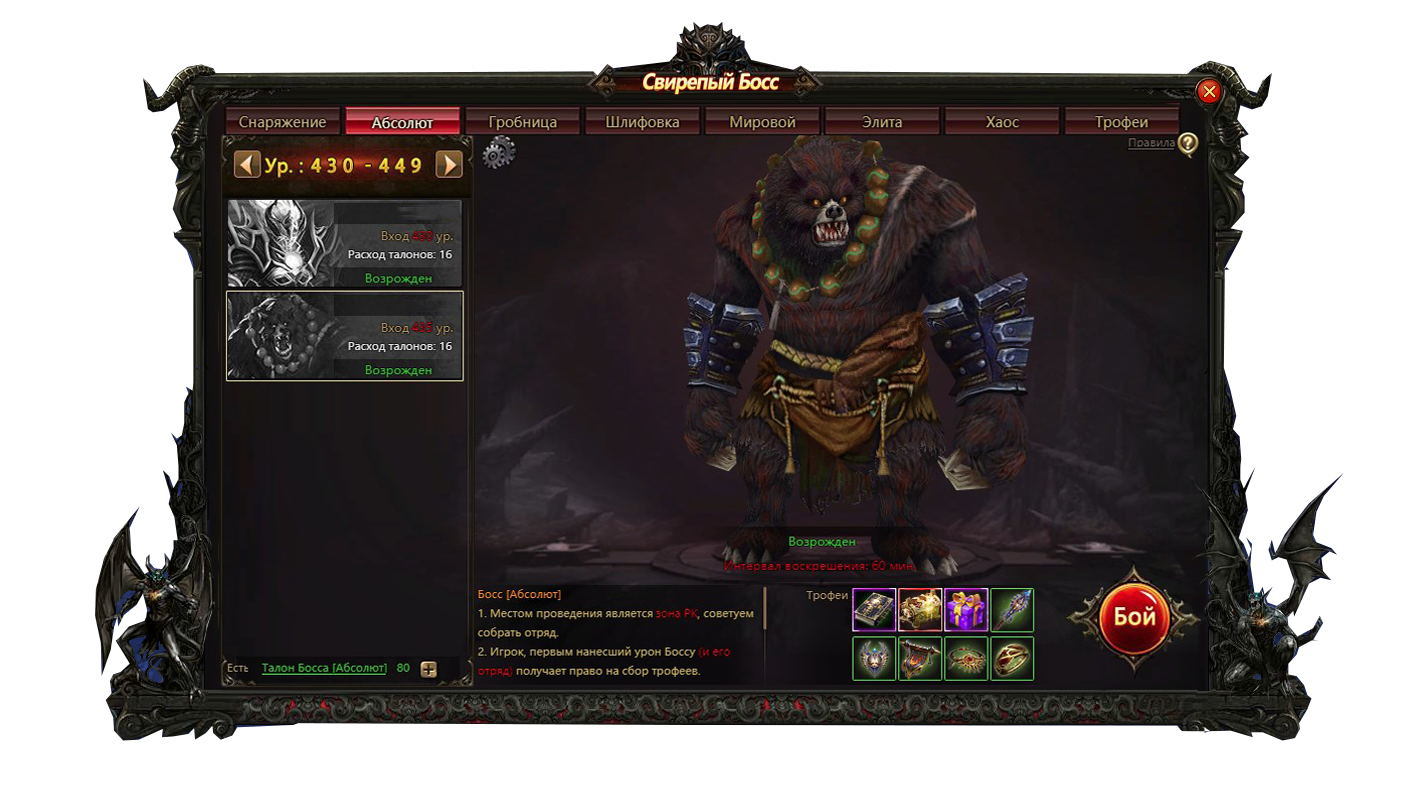Screen dimensions: 1409x807
Task: Inspect the golden treasure chest trophy
Action: point(920,610)
